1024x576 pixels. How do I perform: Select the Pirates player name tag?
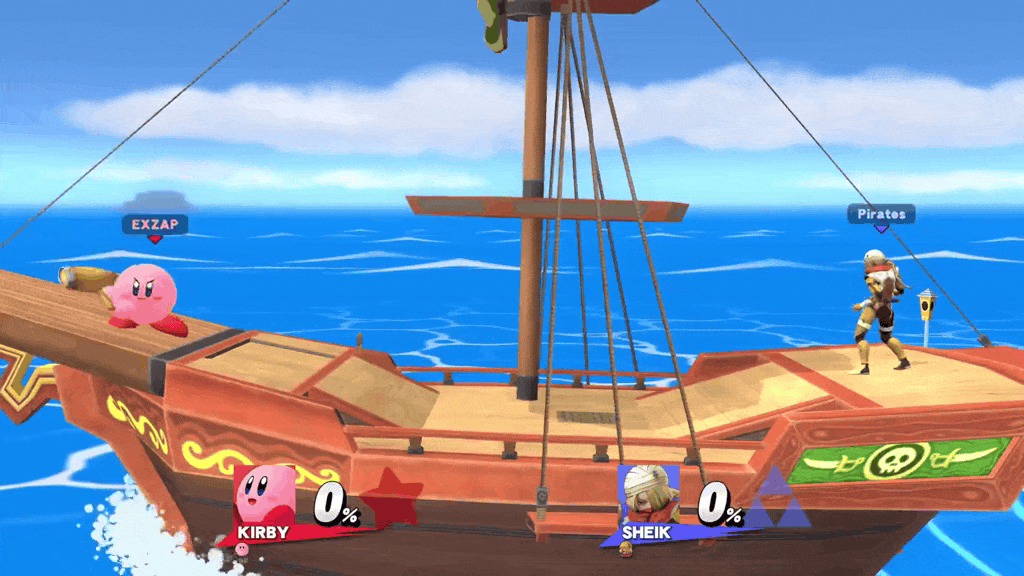pyautogui.click(x=881, y=214)
